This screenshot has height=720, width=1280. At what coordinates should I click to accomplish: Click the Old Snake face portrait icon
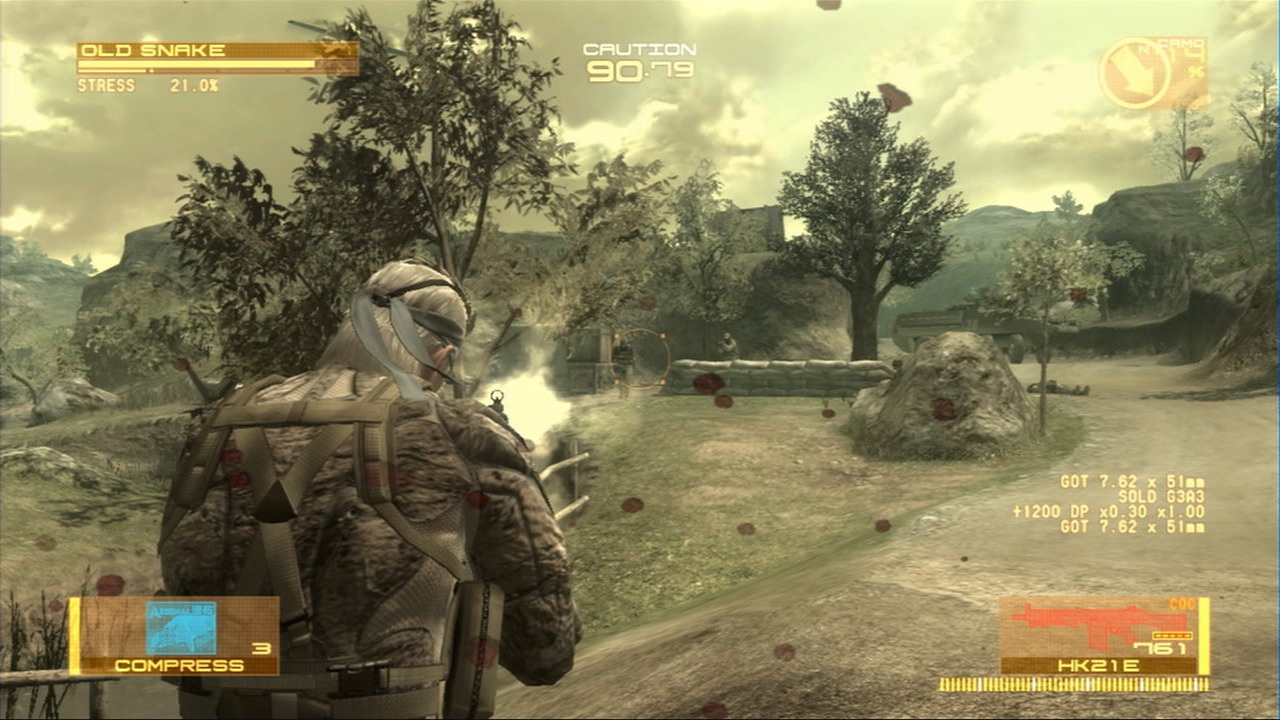point(335,49)
